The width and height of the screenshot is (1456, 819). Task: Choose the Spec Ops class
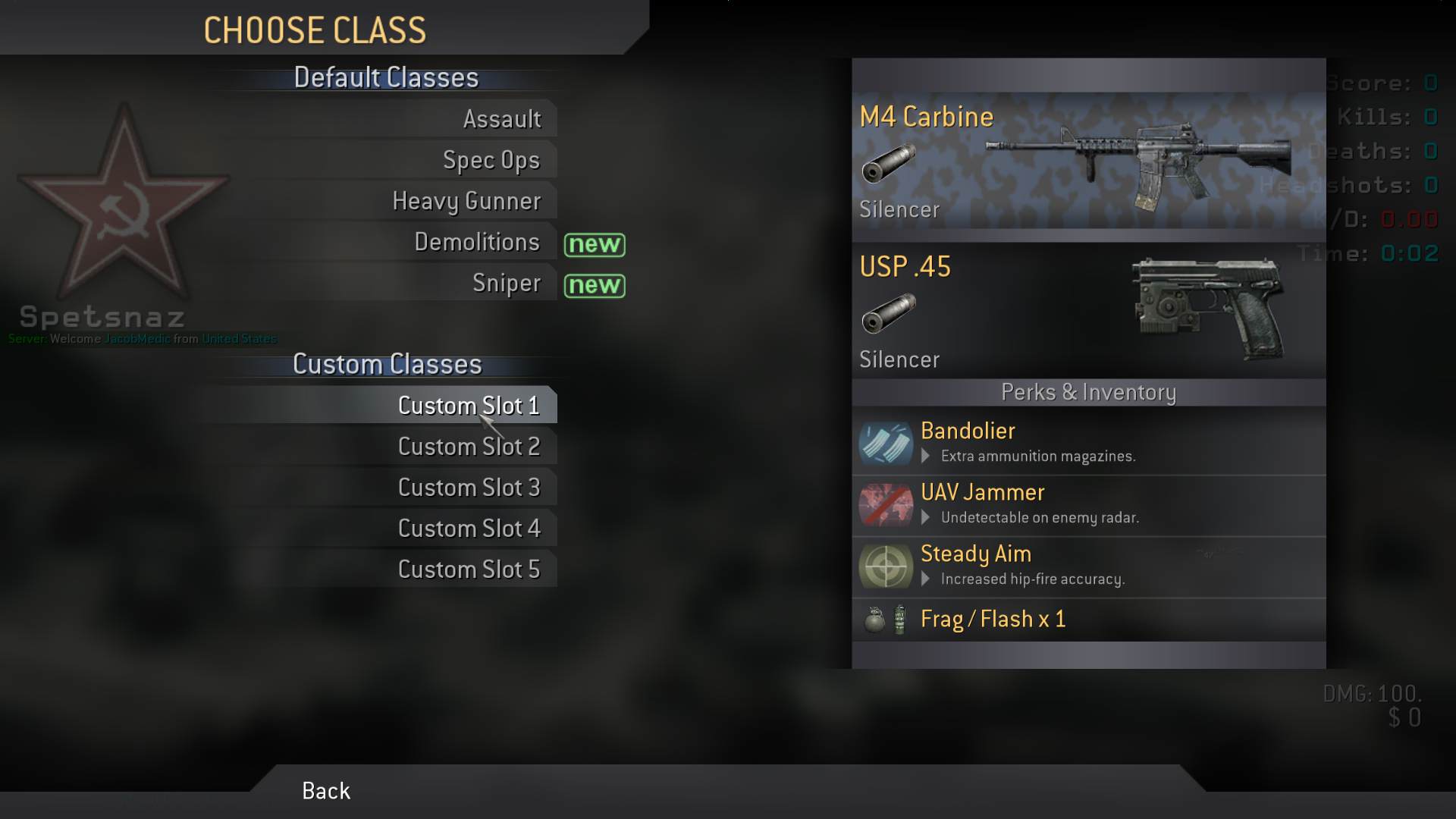coord(491,160)
